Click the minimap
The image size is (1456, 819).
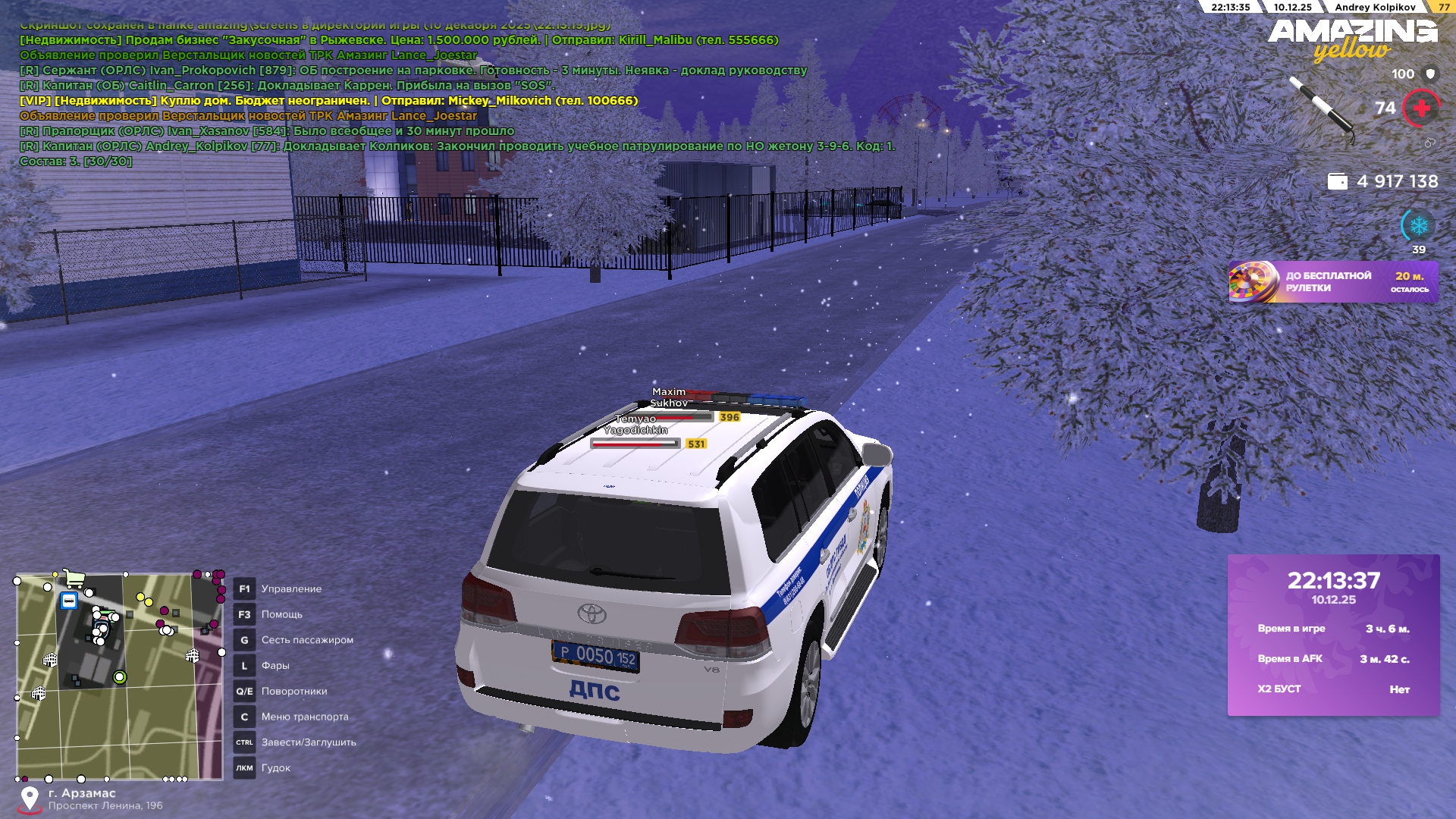pyautogui.click(x=120, y=676)
